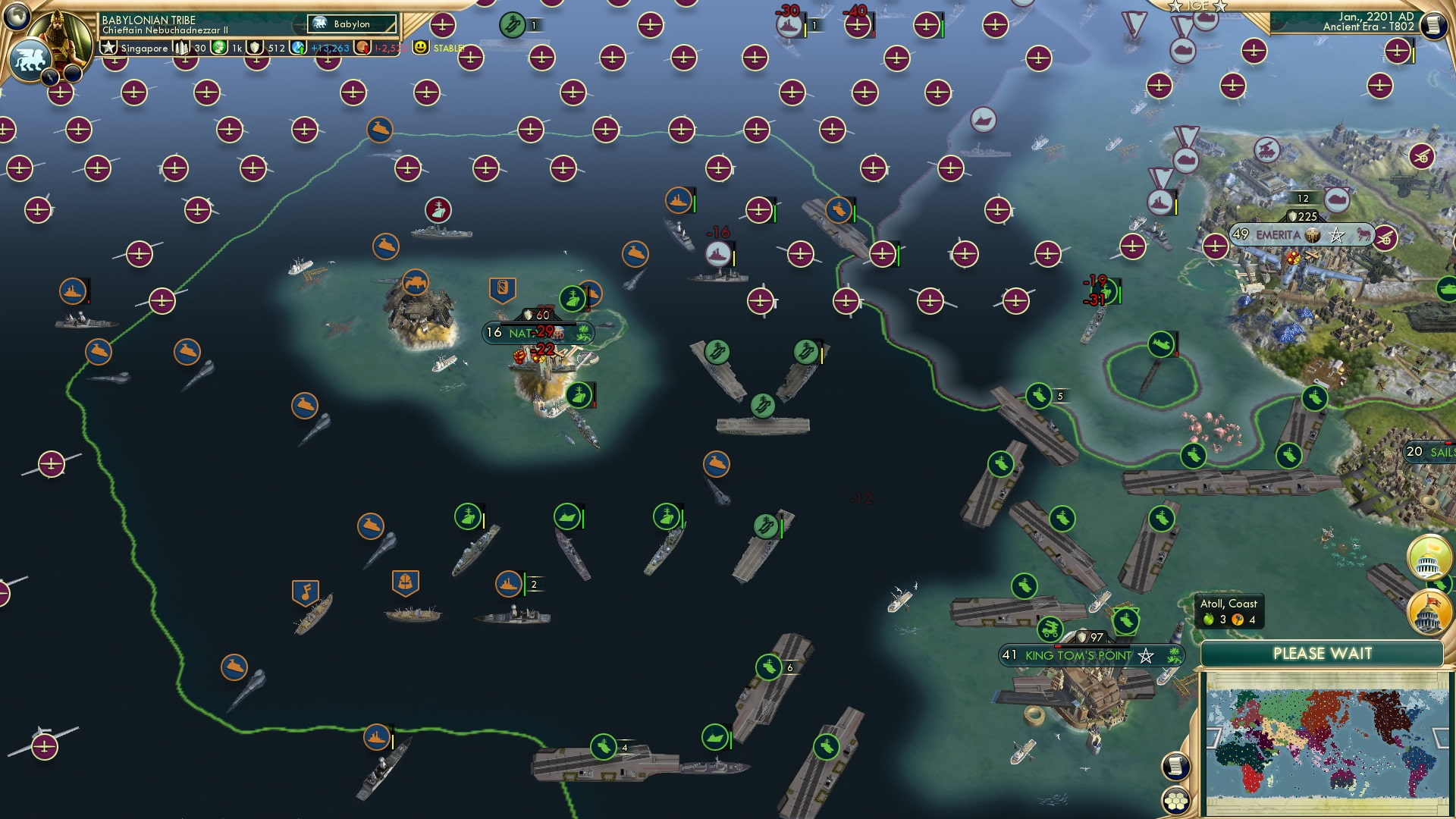Click the happiness smiley icon labeled STABLE
The height and width of the screenshot is (819, 1456).
pos(419,48)
